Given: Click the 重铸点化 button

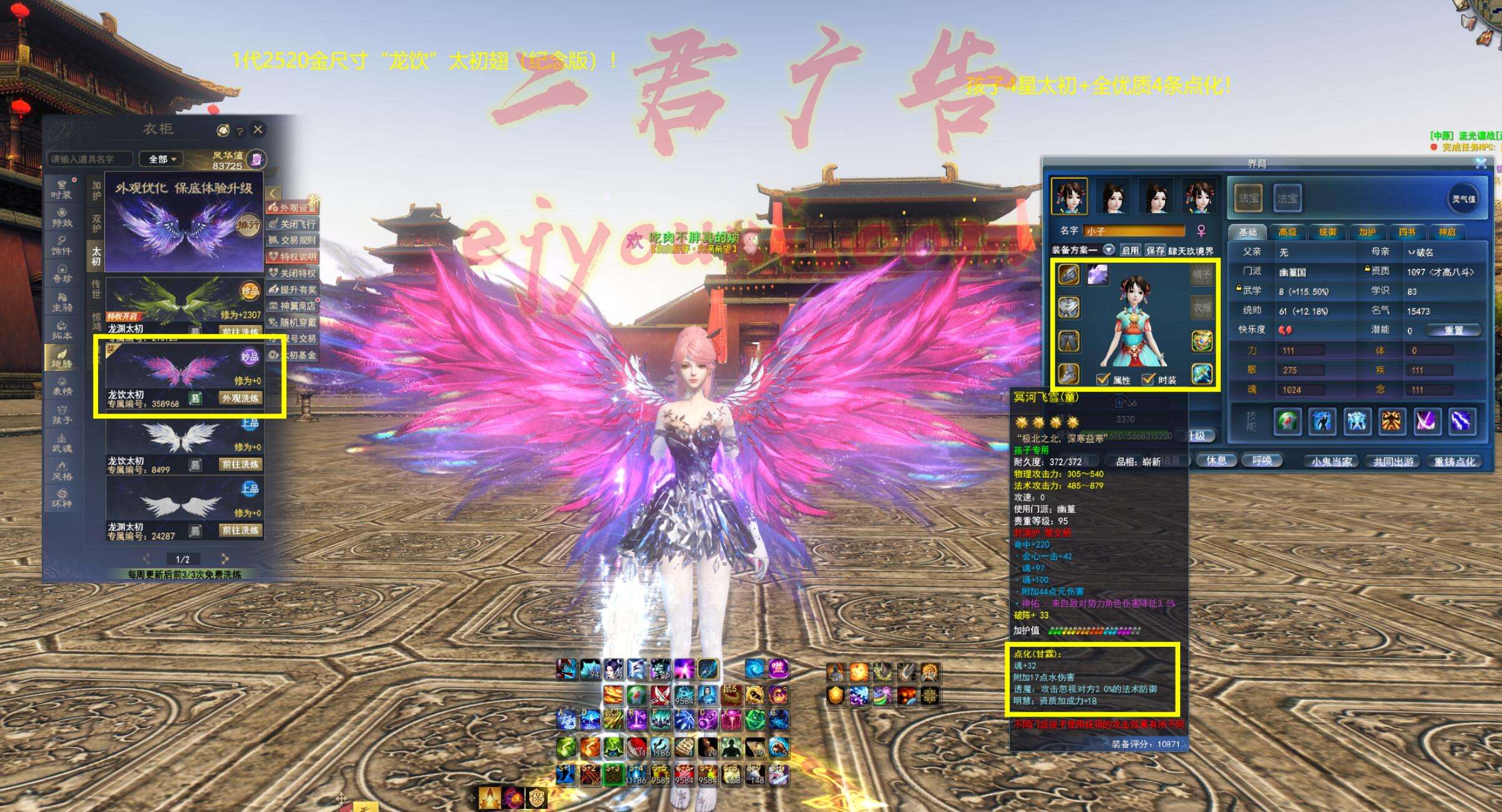Looking at the screenshot, I should pyautogui.click(x=1455, y=462).
